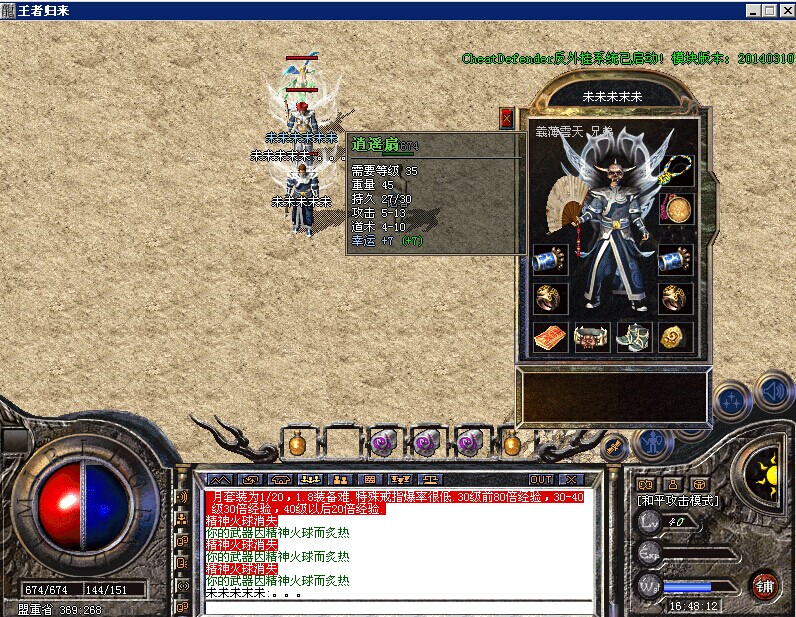The image size is (796, 617).
Task: Minimize the game window
Action: 752,9
